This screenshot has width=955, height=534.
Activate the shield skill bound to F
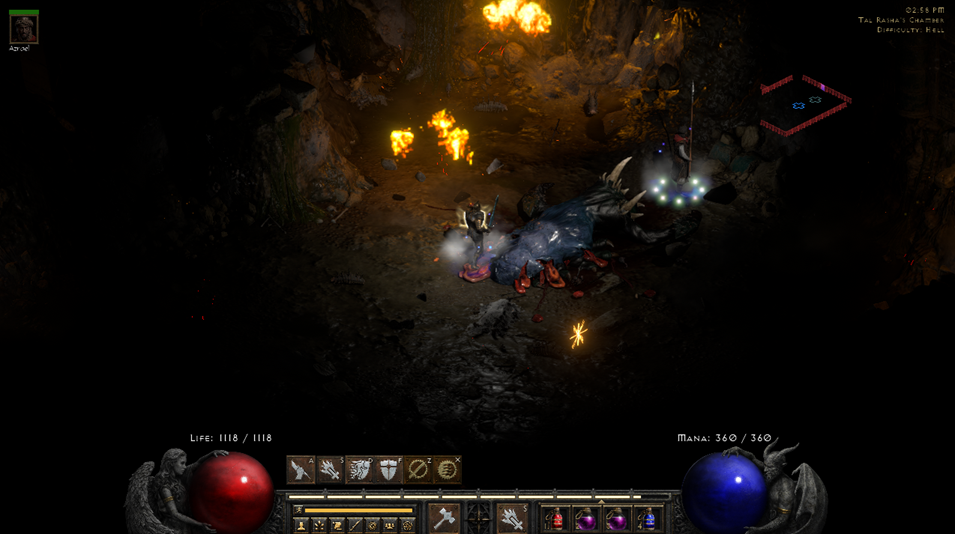[388, 470]
